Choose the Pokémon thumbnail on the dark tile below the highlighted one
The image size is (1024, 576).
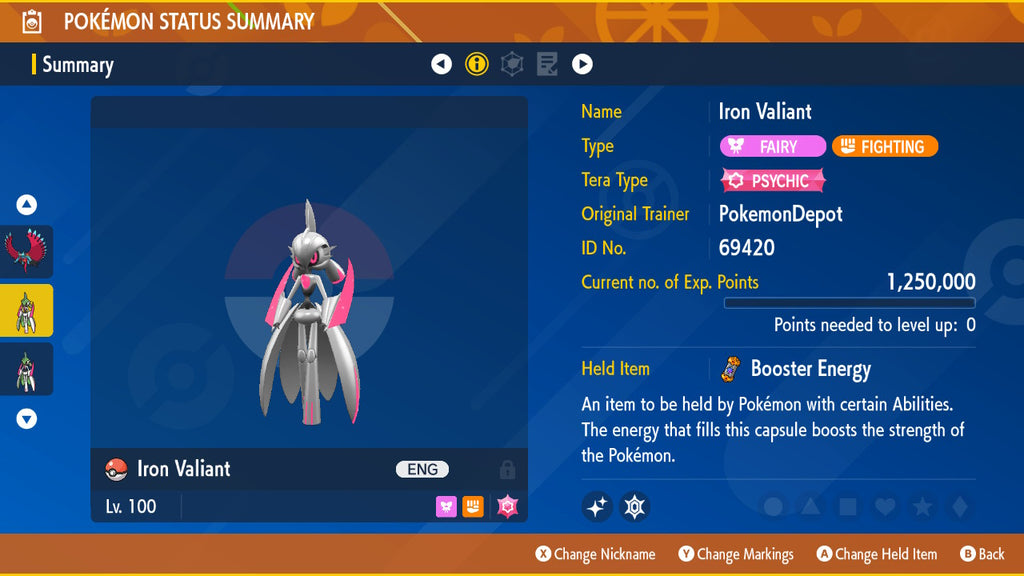tap(27, 369)
